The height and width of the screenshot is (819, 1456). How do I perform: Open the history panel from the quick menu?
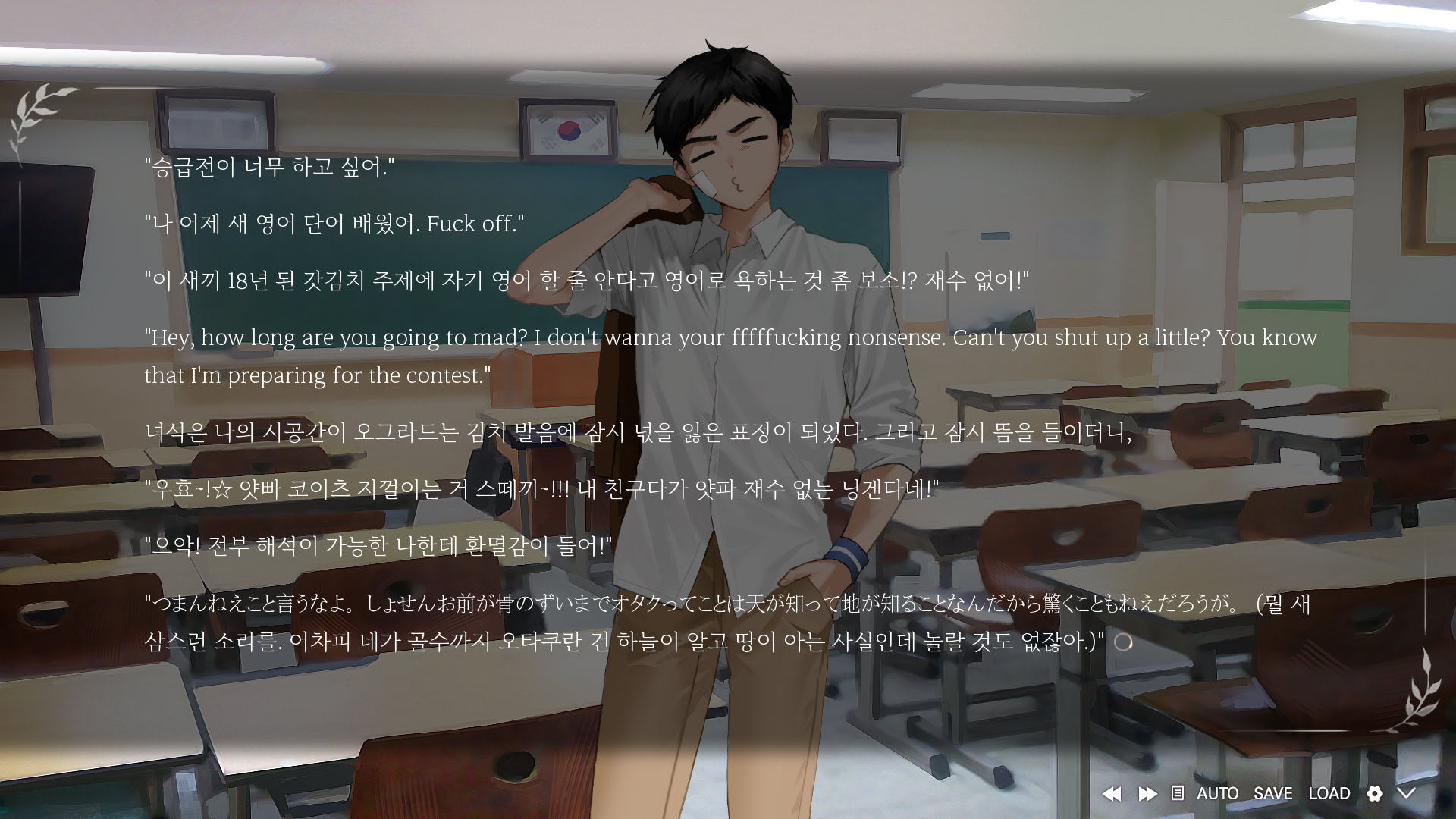coord(1177,793)
